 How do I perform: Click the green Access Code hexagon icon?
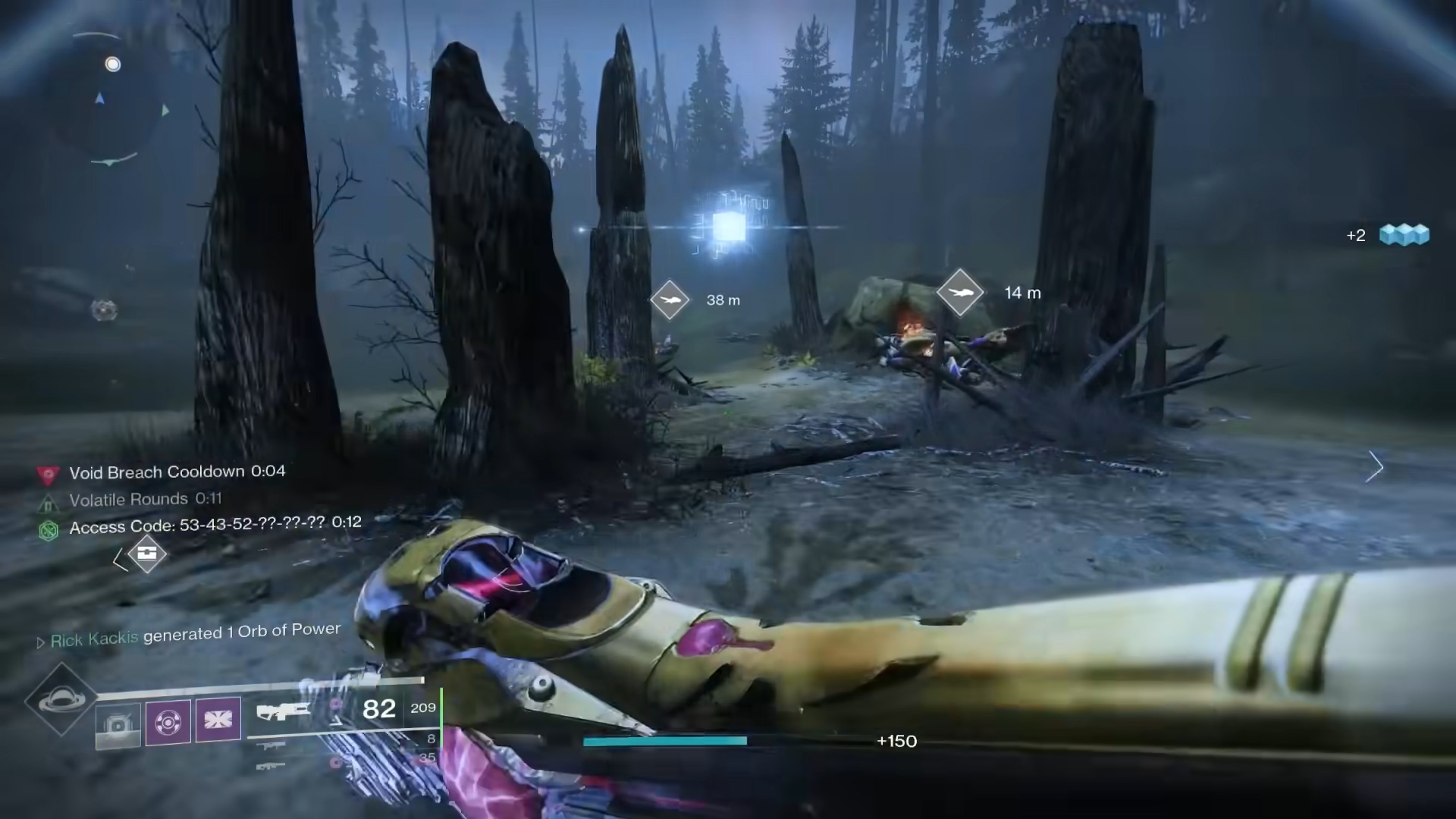click(48, 531)
